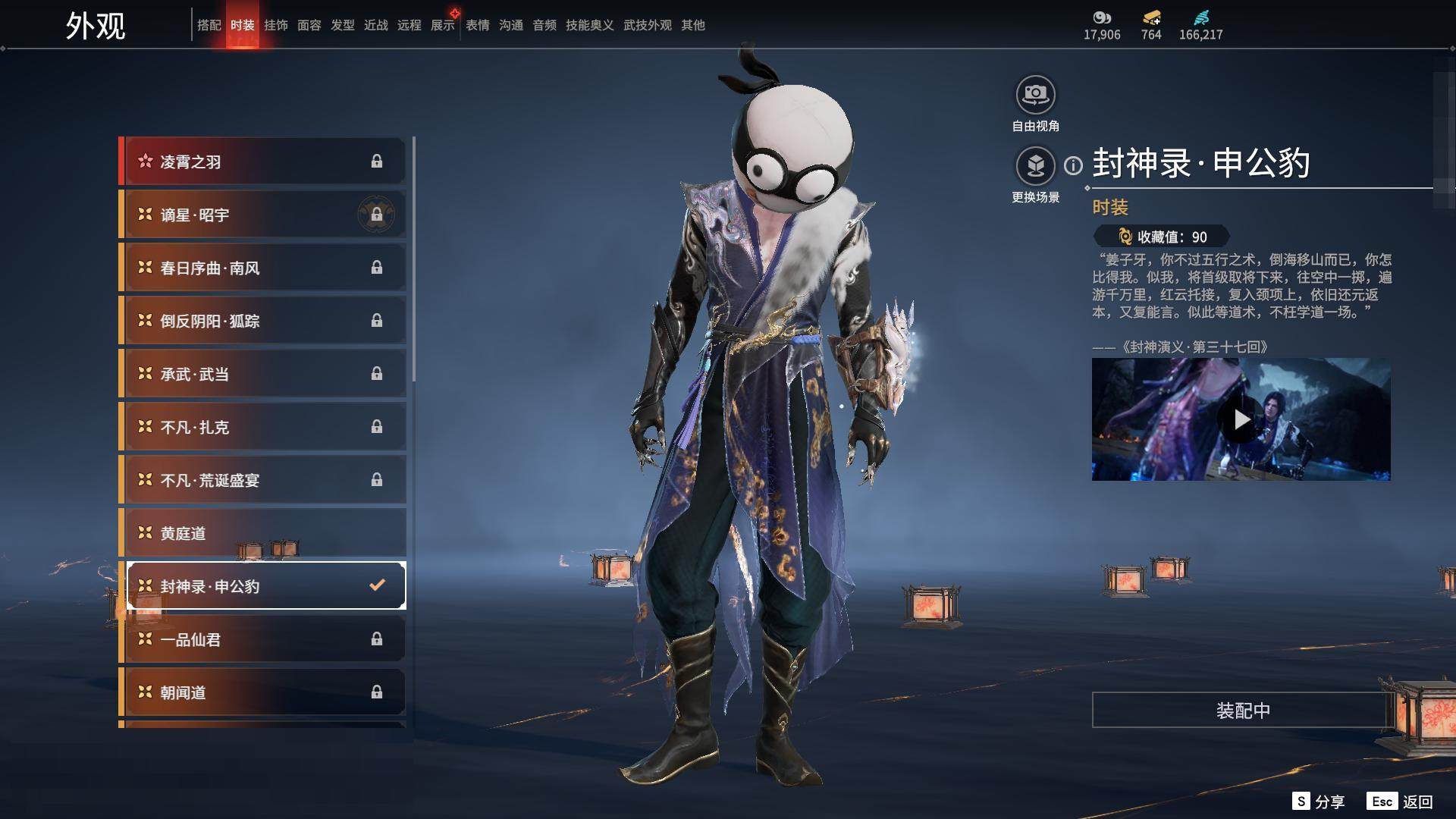Open the info icon beside the outfit title
1456x819 pixels.
(x=1073, y=165)
